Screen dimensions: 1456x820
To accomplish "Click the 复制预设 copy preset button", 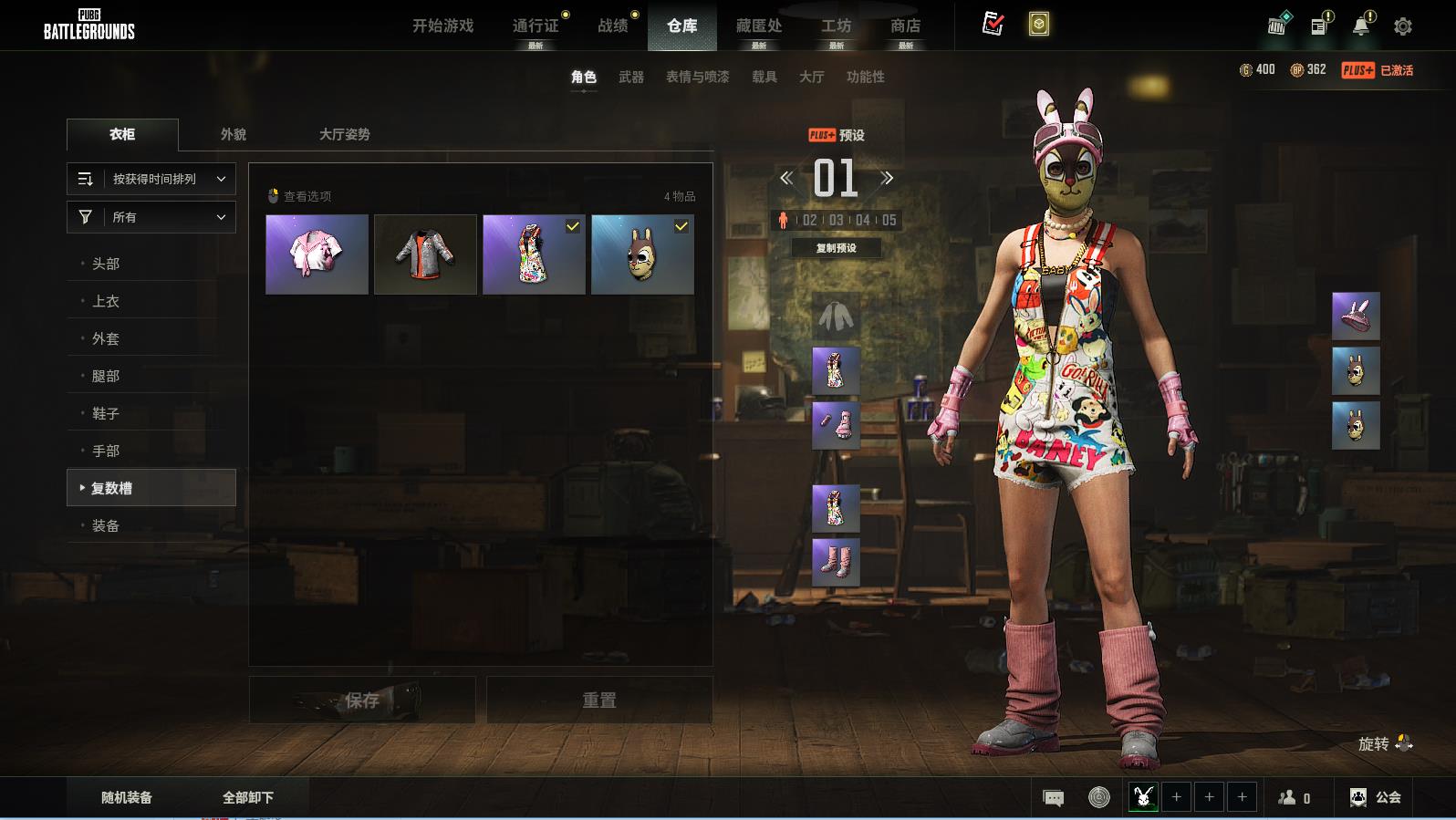I will click(836, 248).
